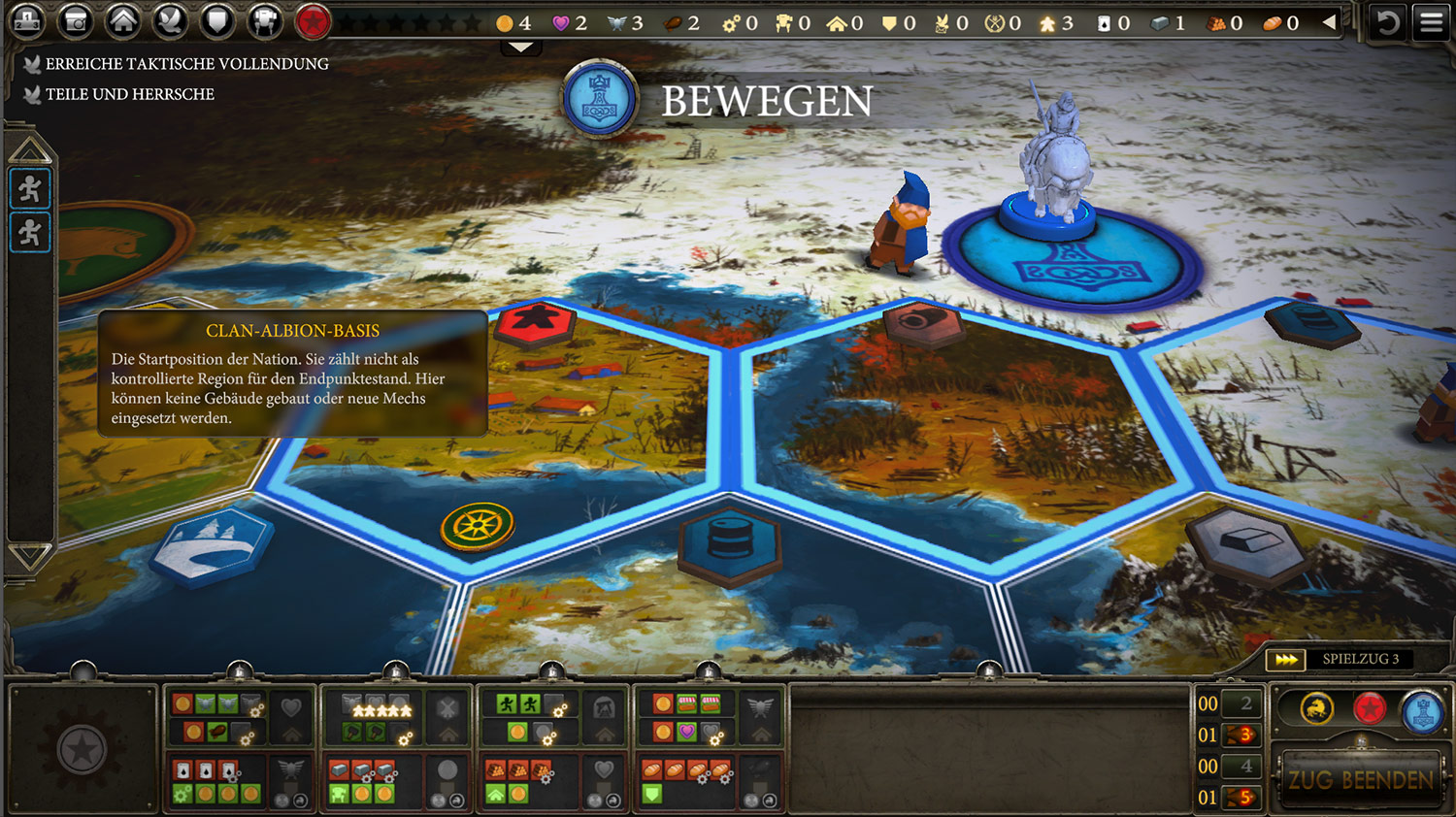1456x817 pixels.
Task: Click the red star icon button
Action: point(313,21)
